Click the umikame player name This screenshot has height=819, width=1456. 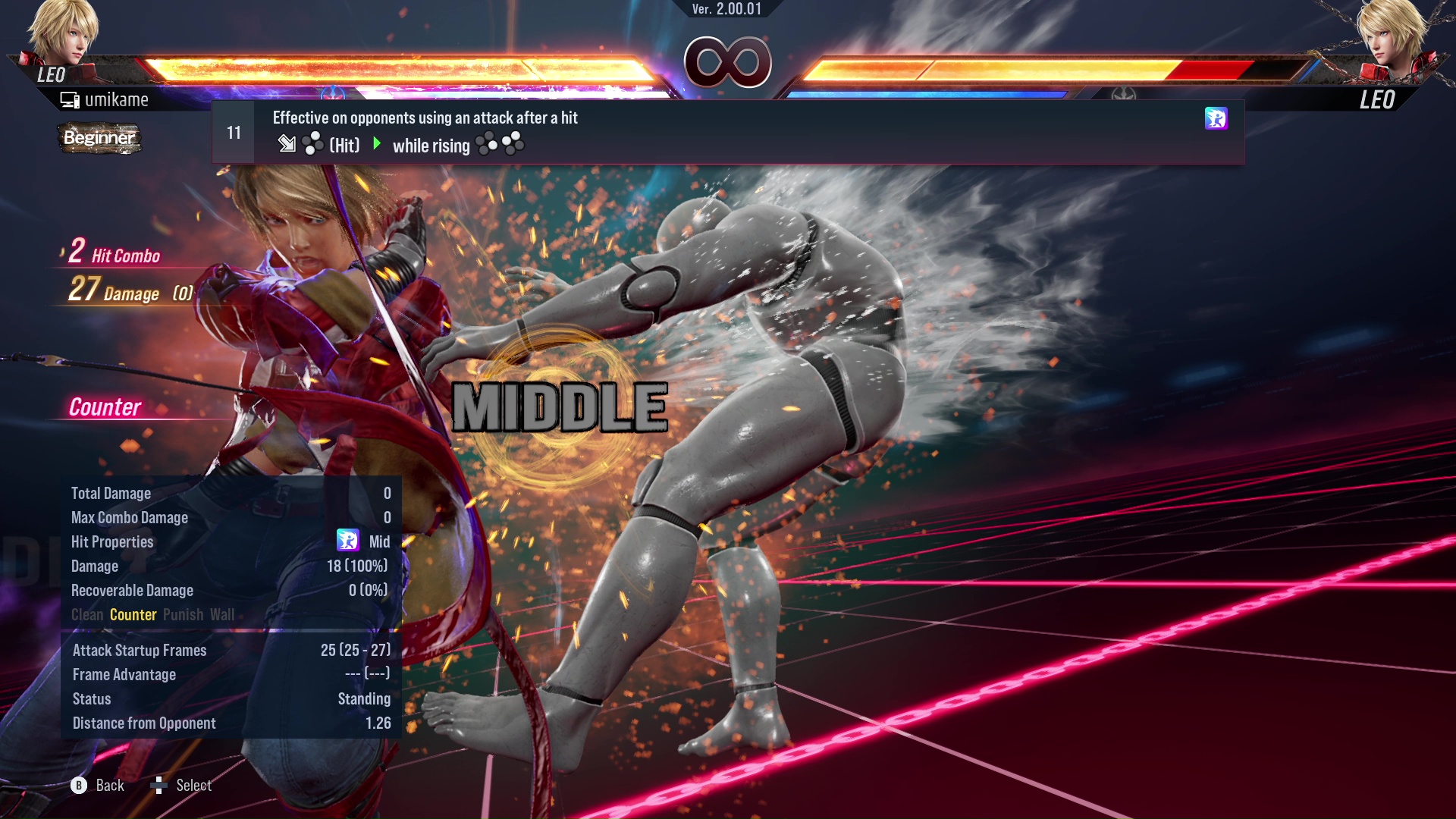tap(117, 99)
